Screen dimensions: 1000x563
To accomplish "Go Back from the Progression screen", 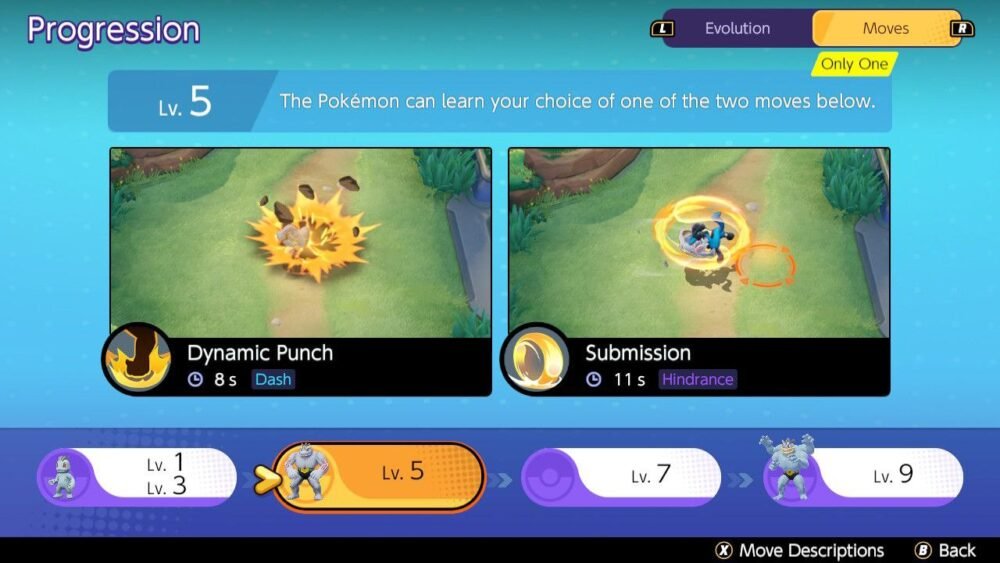I will click(x=945, y=550).
